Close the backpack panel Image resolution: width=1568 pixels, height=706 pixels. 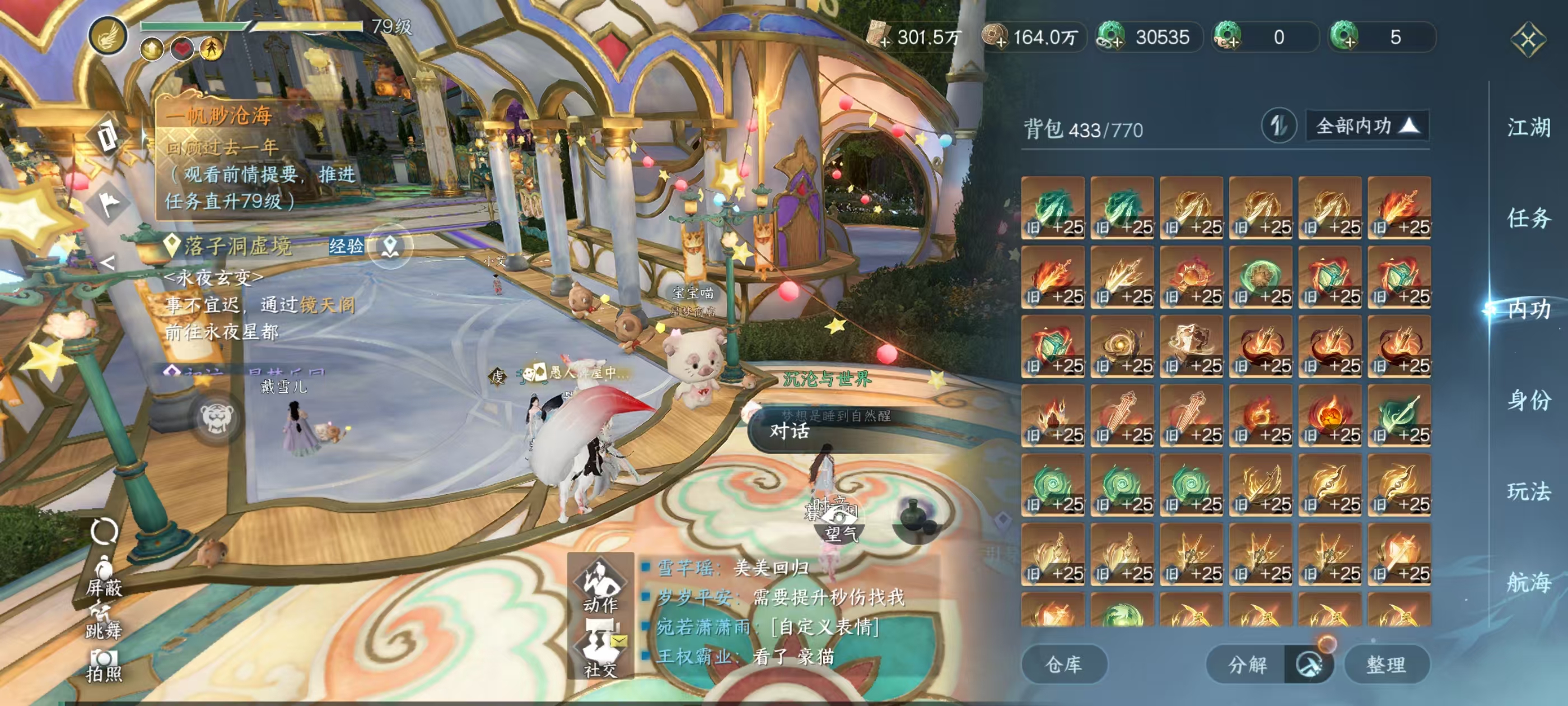click(1528, 40)
